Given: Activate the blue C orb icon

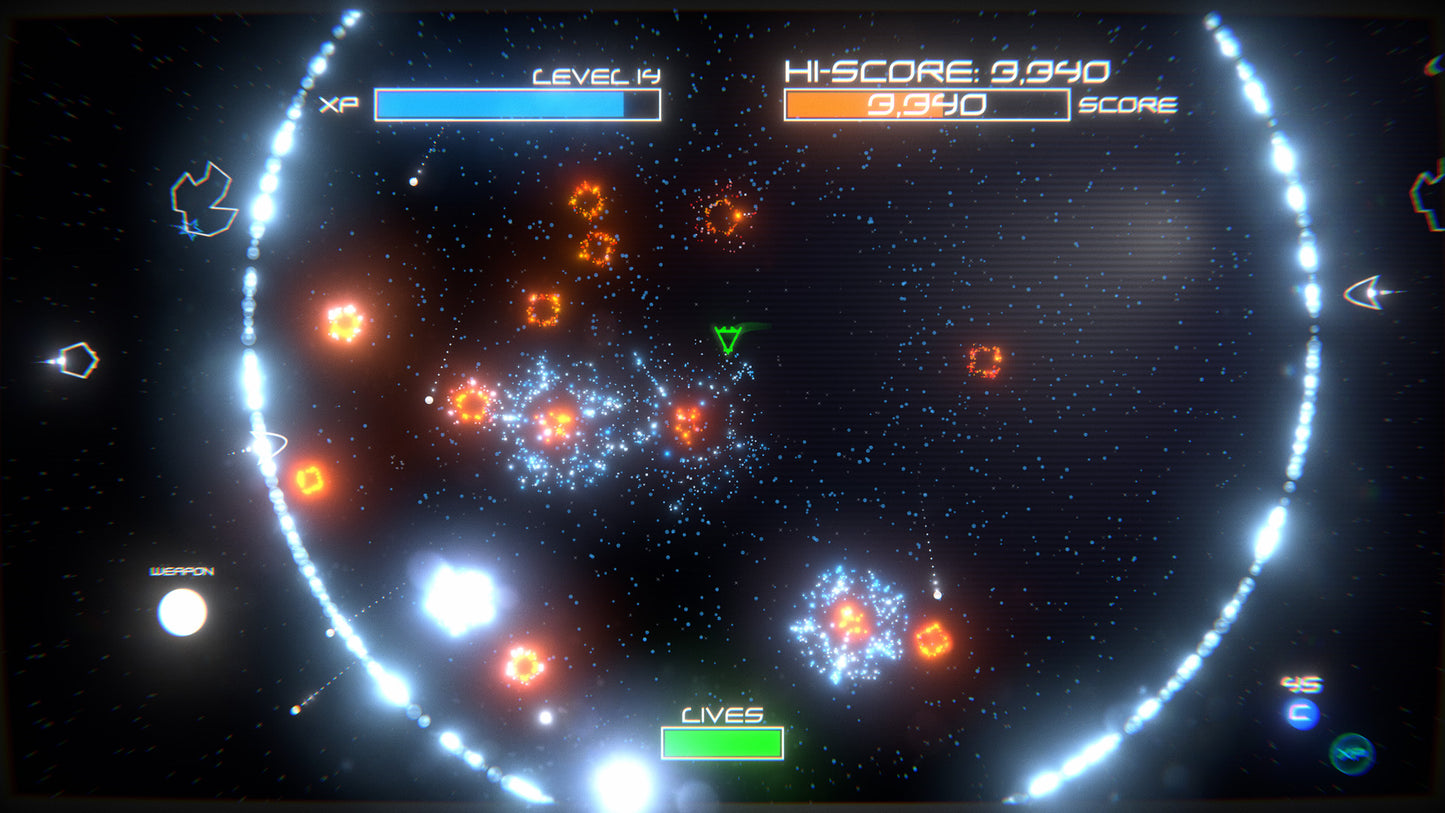Looking at the screenshot, I should click(x=1302, y=713).
